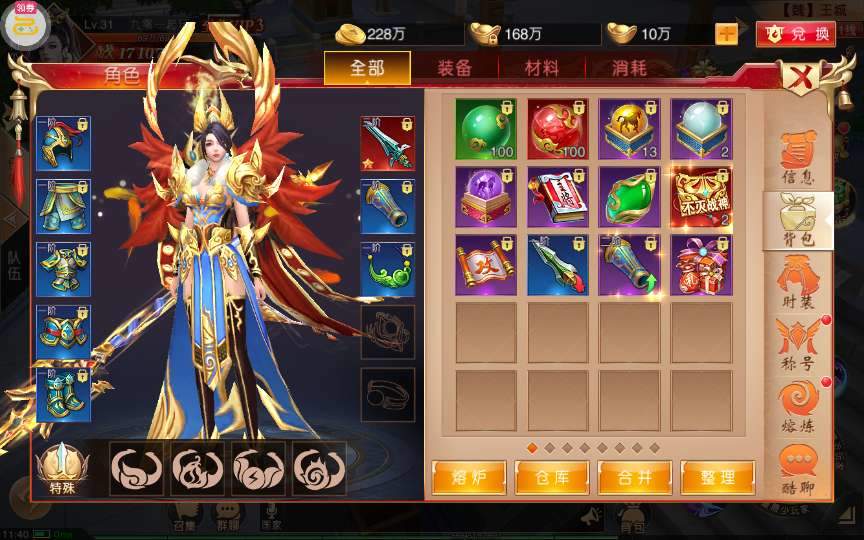This screenshot has height=540, width=864.
Task: Sort the bag with 整理
Action: click(x=716, y=477)
